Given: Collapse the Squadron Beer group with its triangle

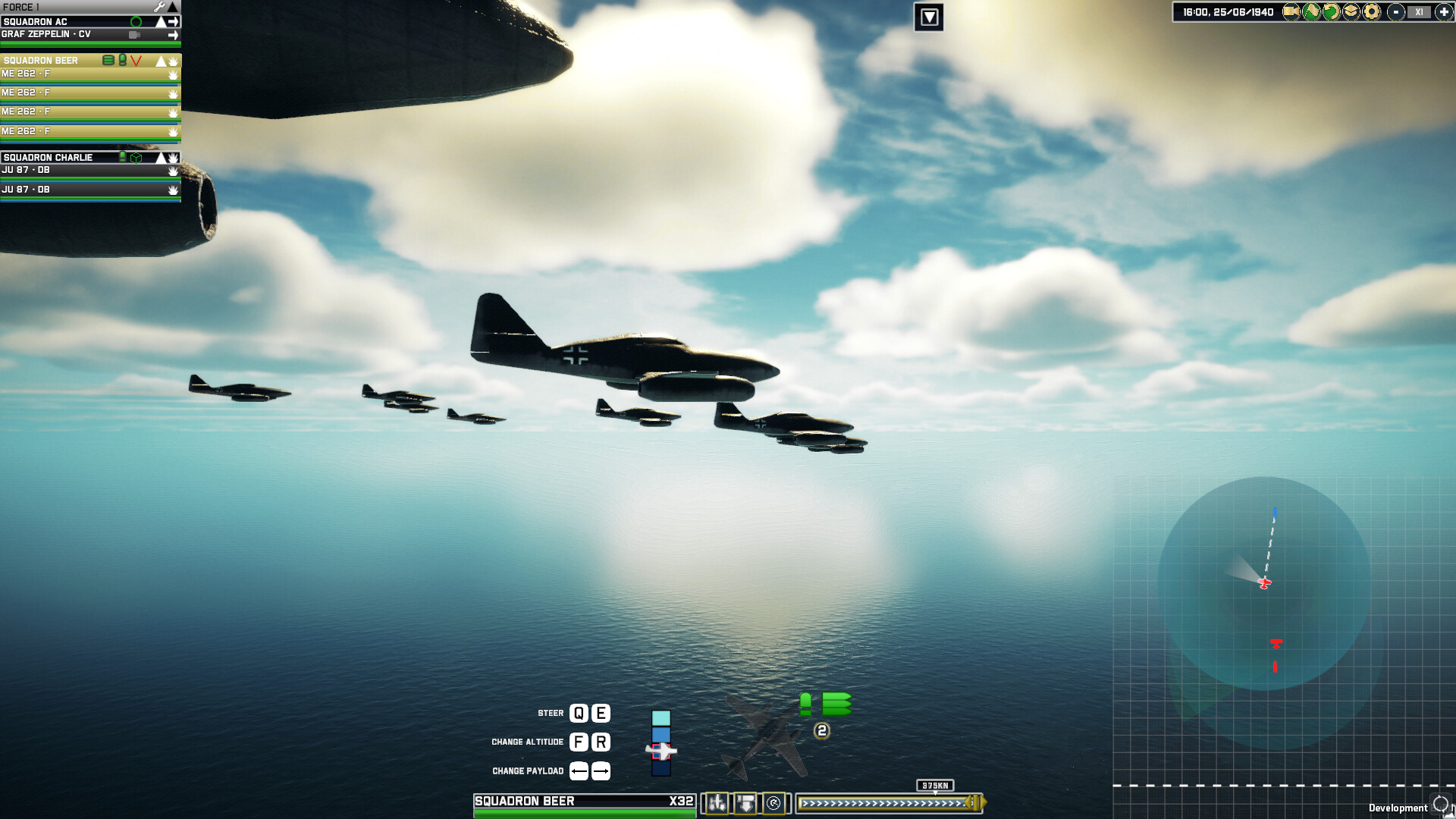Looking at the screenshot, I should point(161,60).
